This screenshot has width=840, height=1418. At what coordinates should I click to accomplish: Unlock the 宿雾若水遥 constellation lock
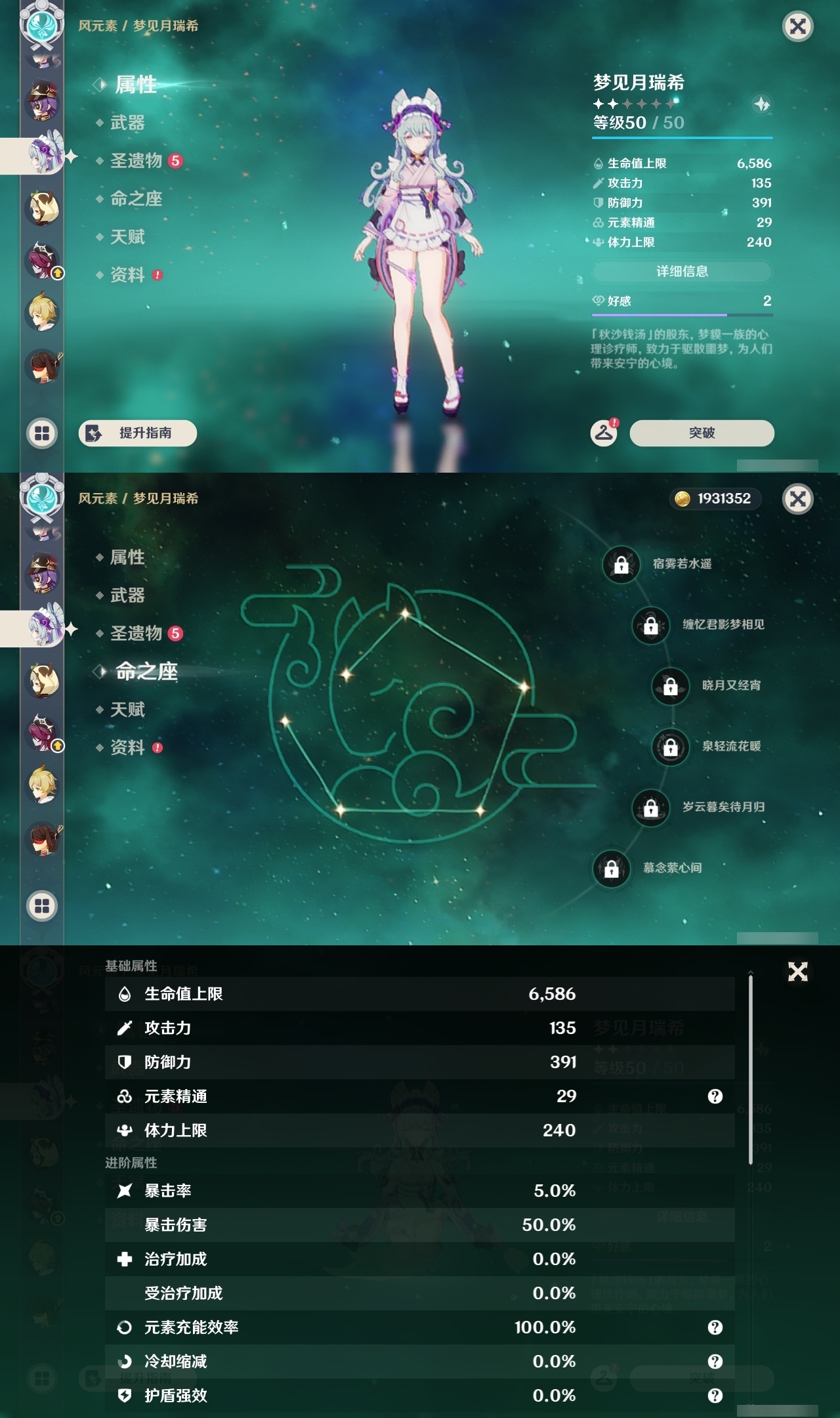pos(620,563)
